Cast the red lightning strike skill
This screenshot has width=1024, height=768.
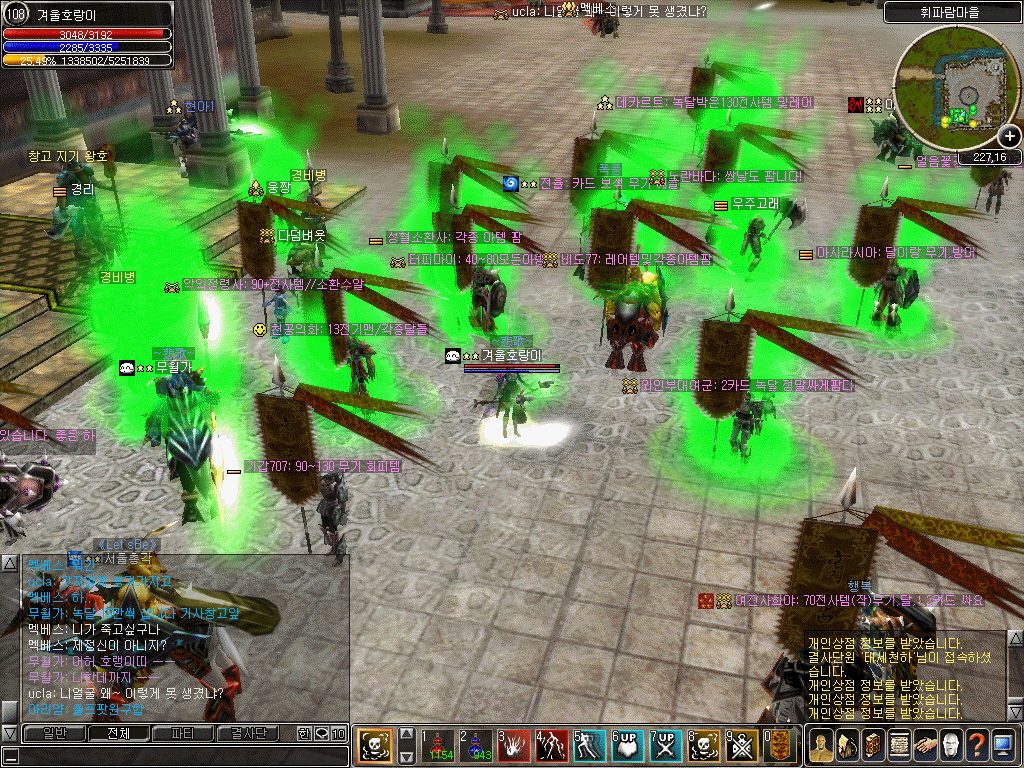[552, 746]
